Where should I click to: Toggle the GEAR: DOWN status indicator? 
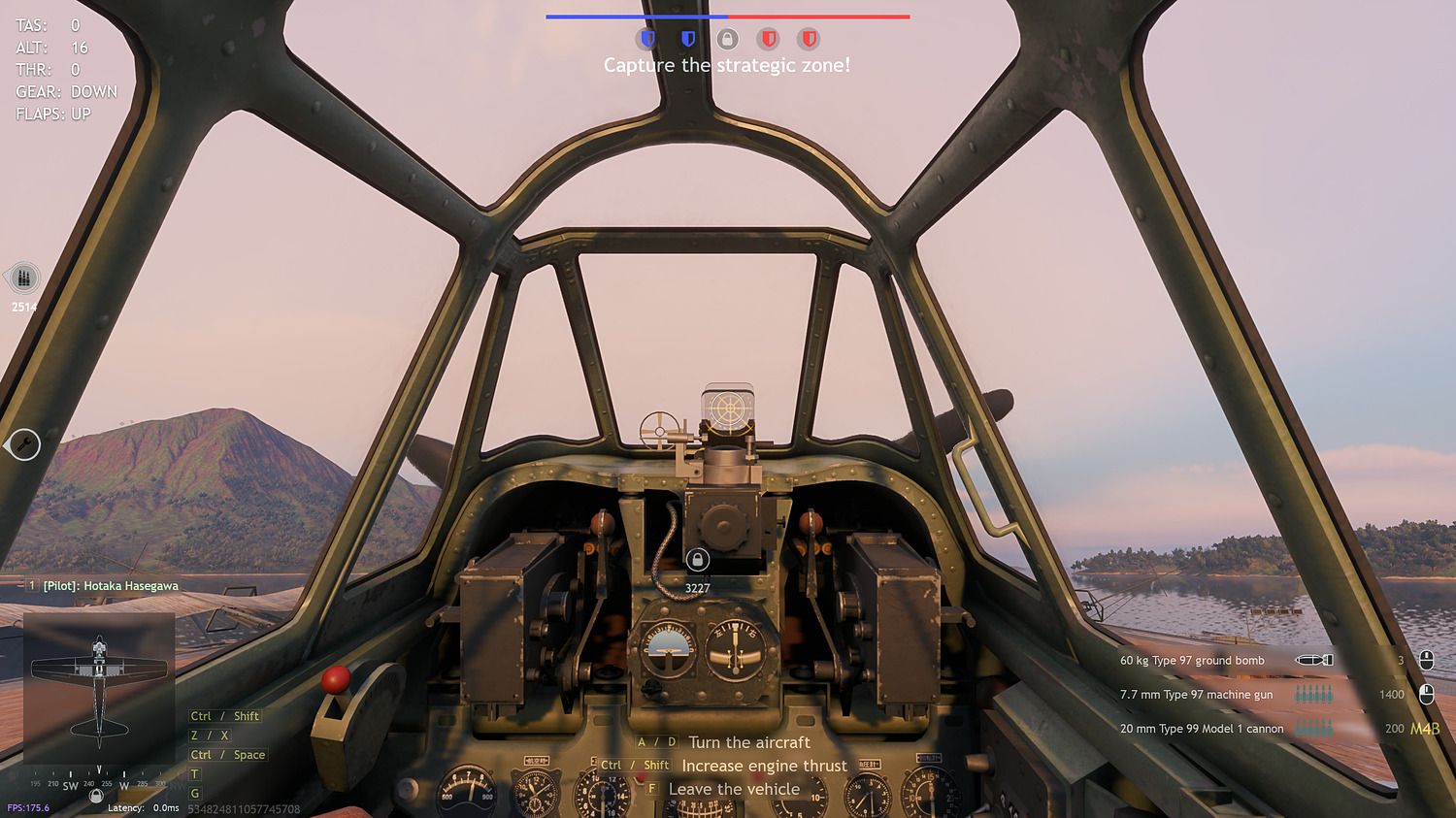(x=65, y=91)
